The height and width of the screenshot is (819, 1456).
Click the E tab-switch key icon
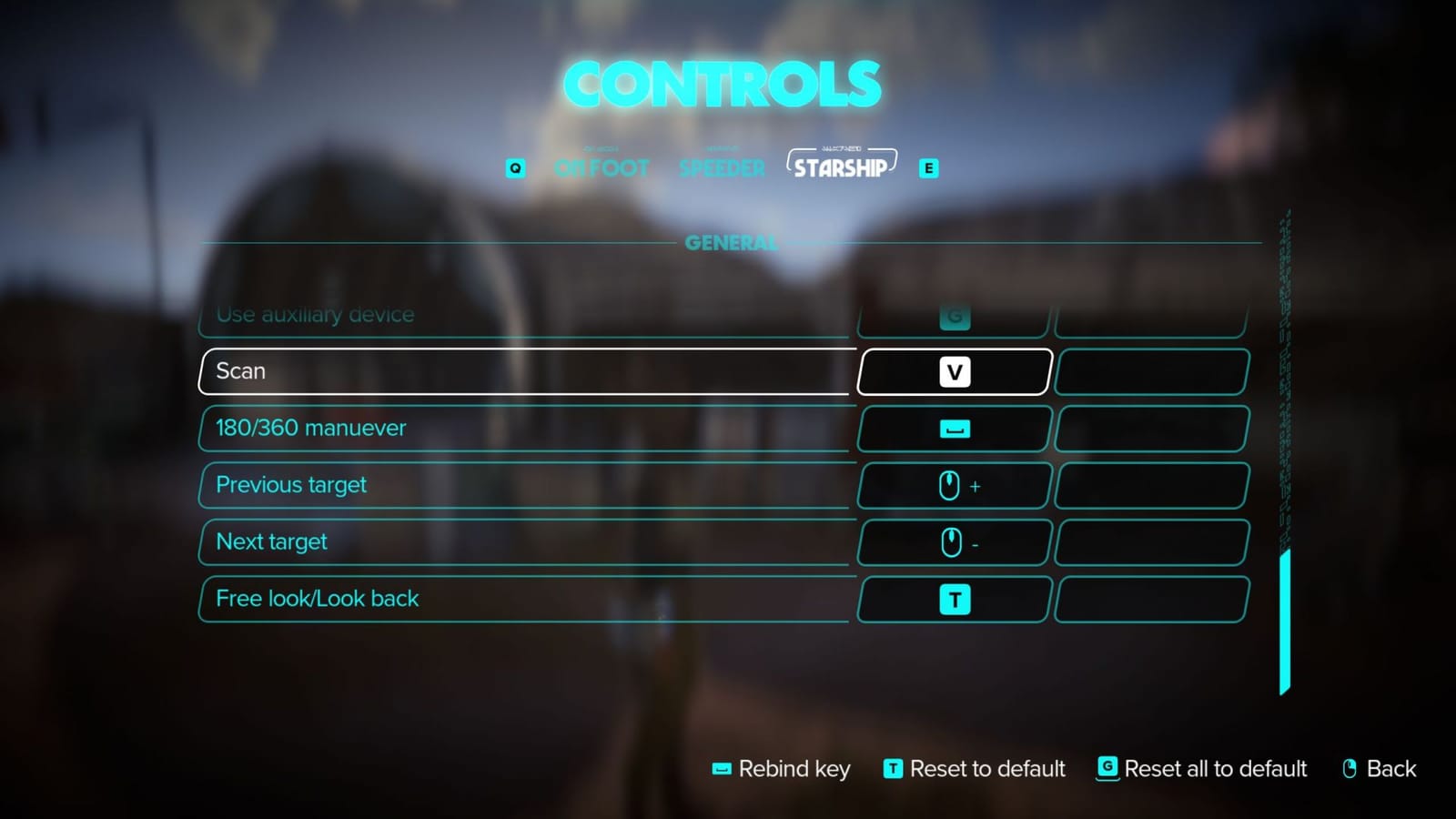928,167
